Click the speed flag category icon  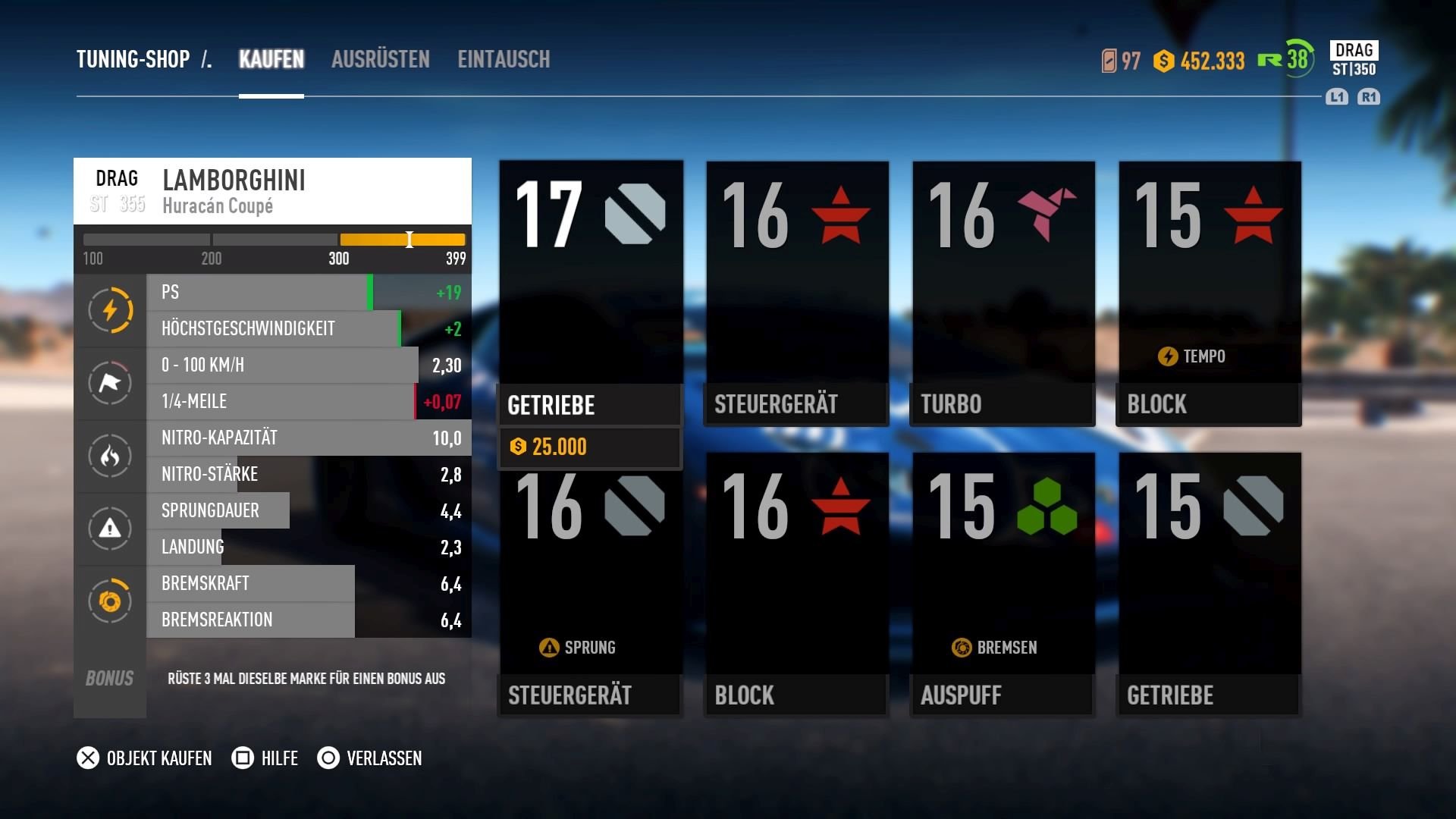point(110,383)
